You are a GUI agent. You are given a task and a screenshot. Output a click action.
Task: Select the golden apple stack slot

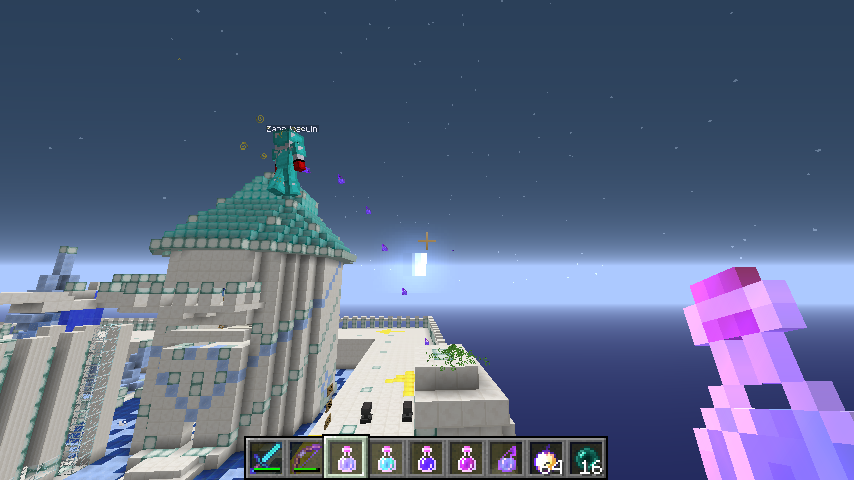point(547,458)
